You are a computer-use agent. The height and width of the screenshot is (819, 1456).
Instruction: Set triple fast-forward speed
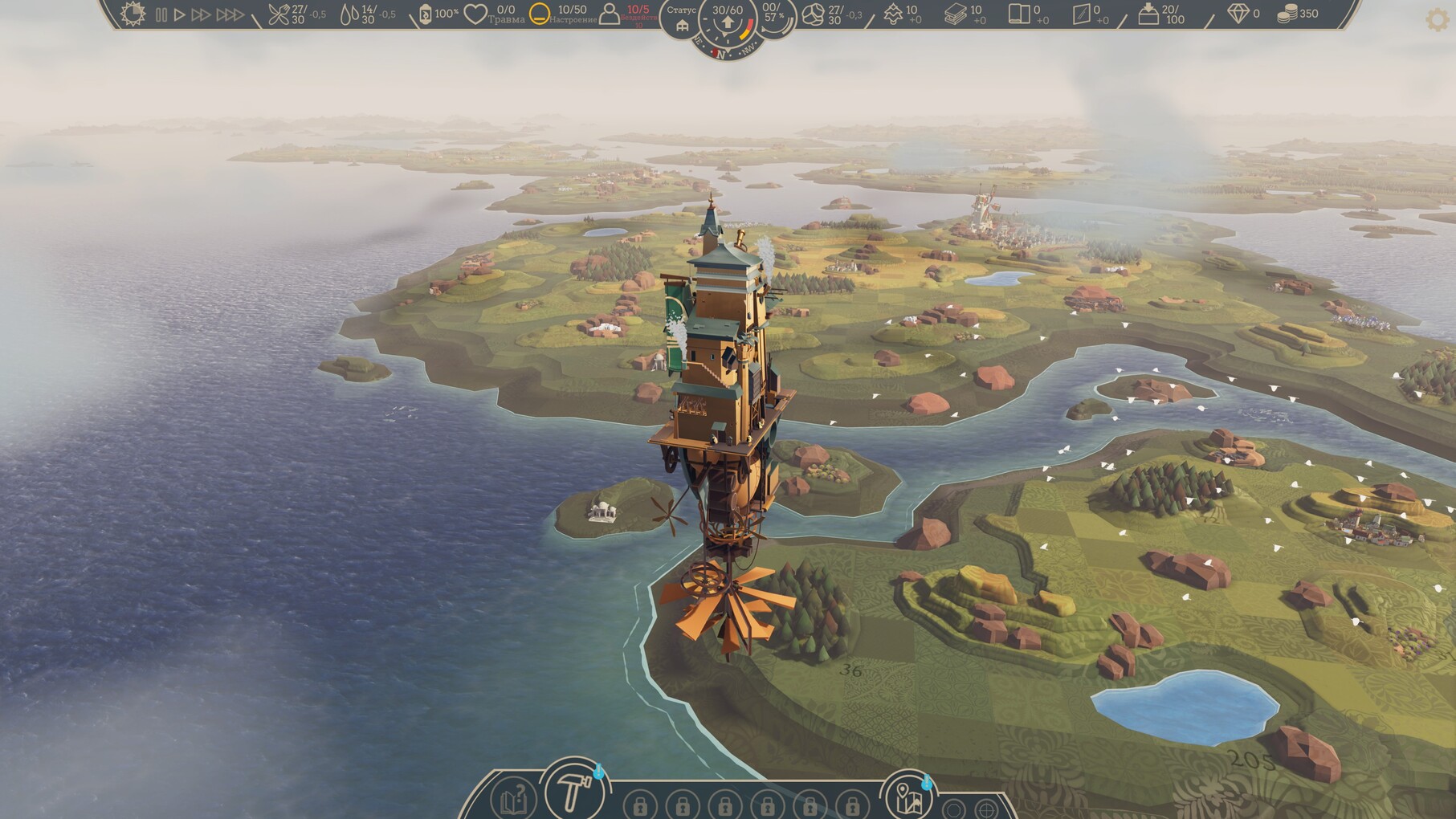(x=230, y=14)
